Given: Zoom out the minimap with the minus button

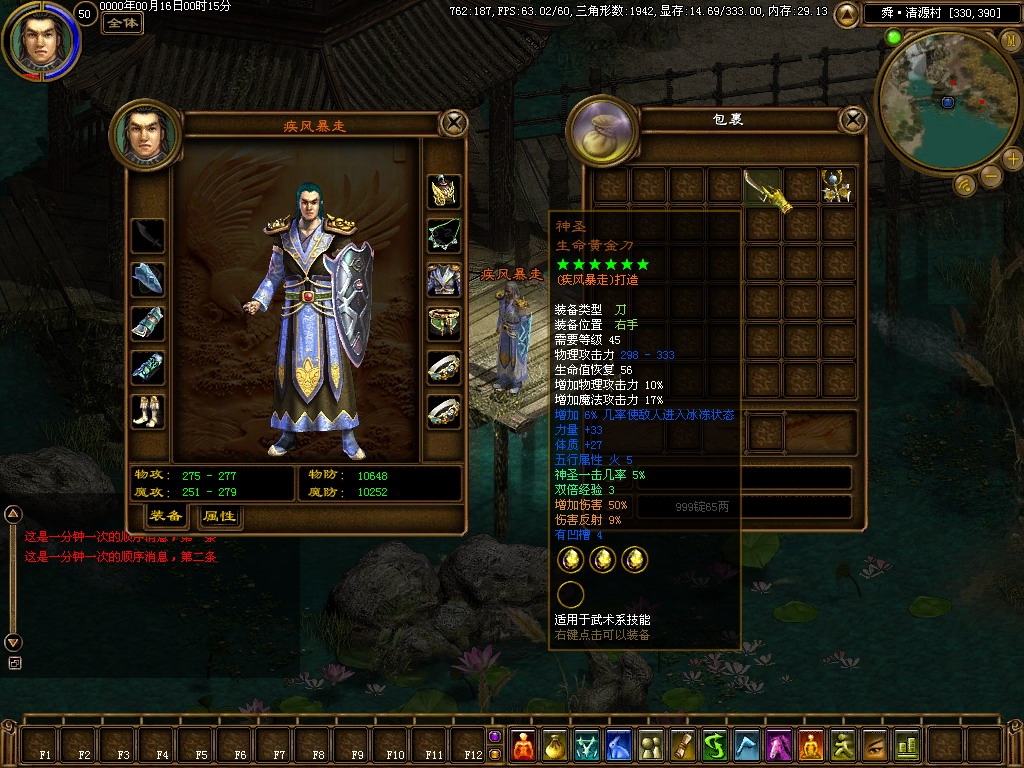Looking at the screenshot, I should [990, 177].
